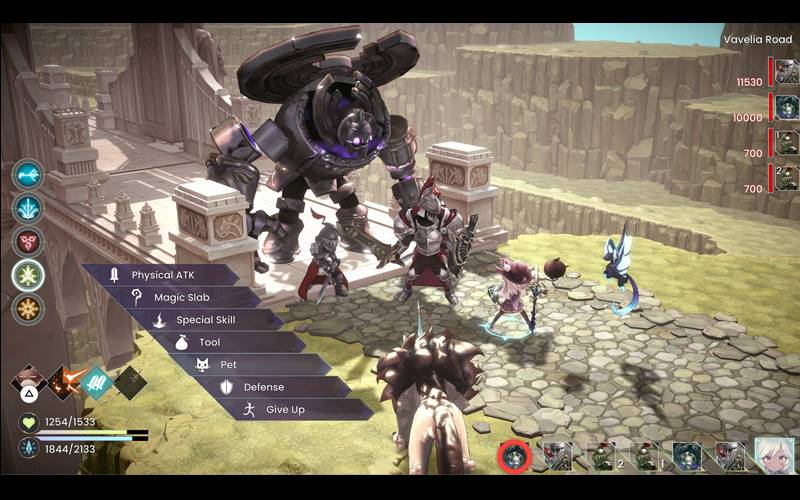Target the 10000 HP golem enemy portrait
Viewport: 800px width, 500px height.
pos(787,108)
